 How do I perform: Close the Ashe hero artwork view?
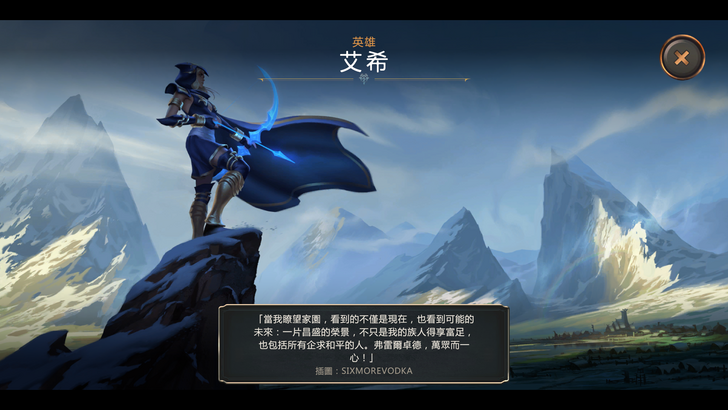click(682, 57)
